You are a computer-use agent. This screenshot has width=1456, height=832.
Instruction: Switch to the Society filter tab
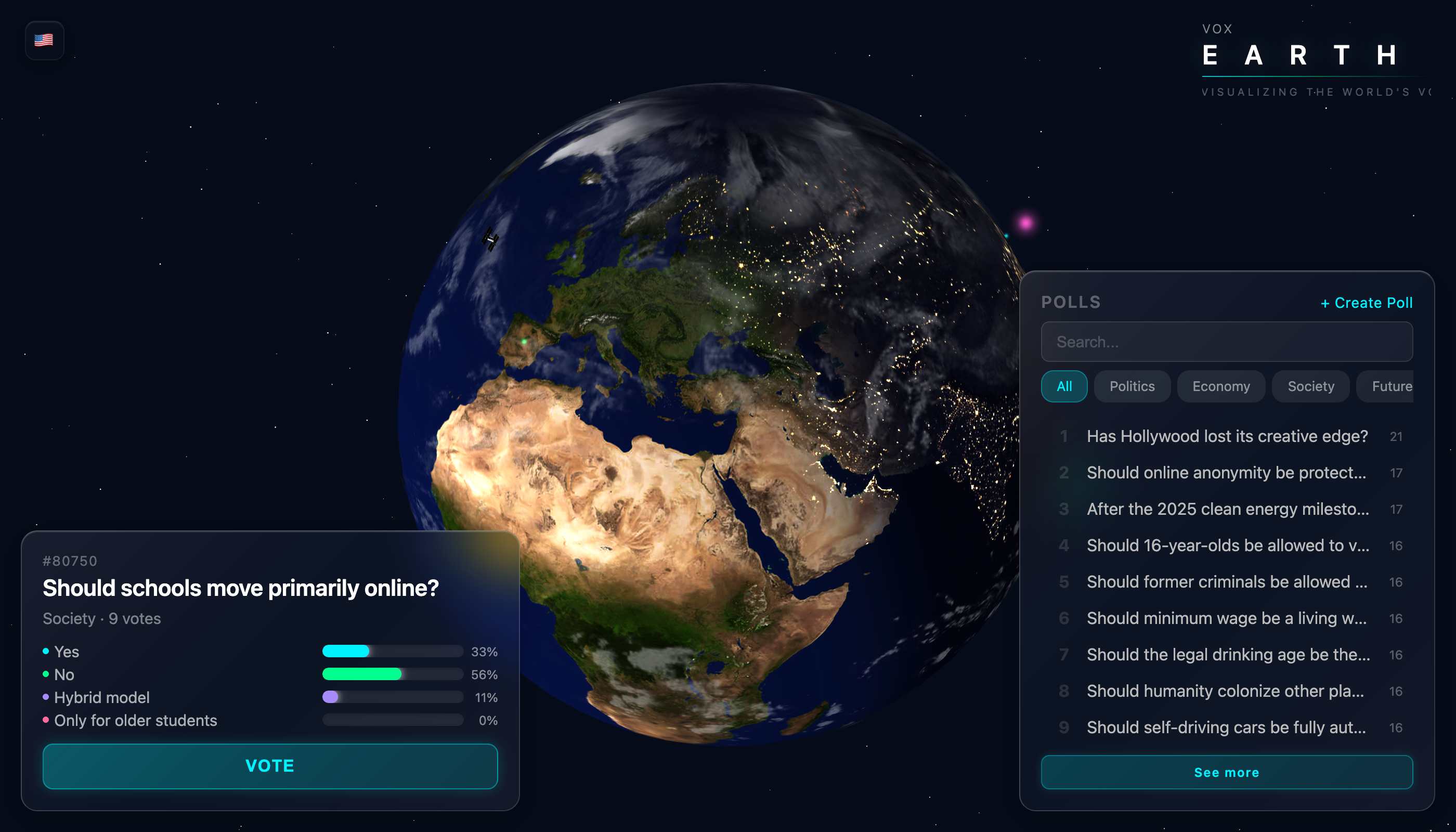click(1310, 386)
